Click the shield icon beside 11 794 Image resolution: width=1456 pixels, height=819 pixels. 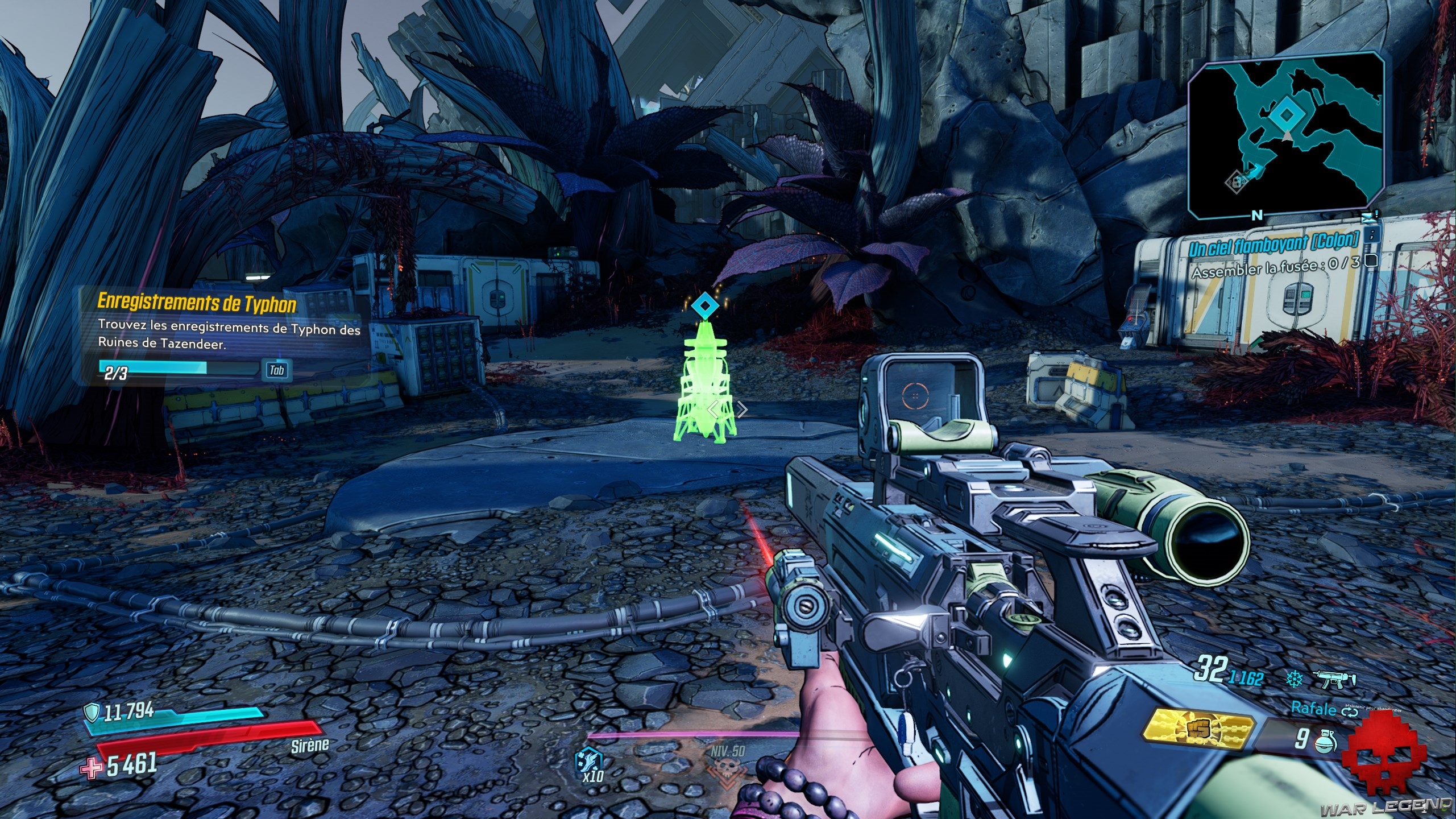click(91, 712)
